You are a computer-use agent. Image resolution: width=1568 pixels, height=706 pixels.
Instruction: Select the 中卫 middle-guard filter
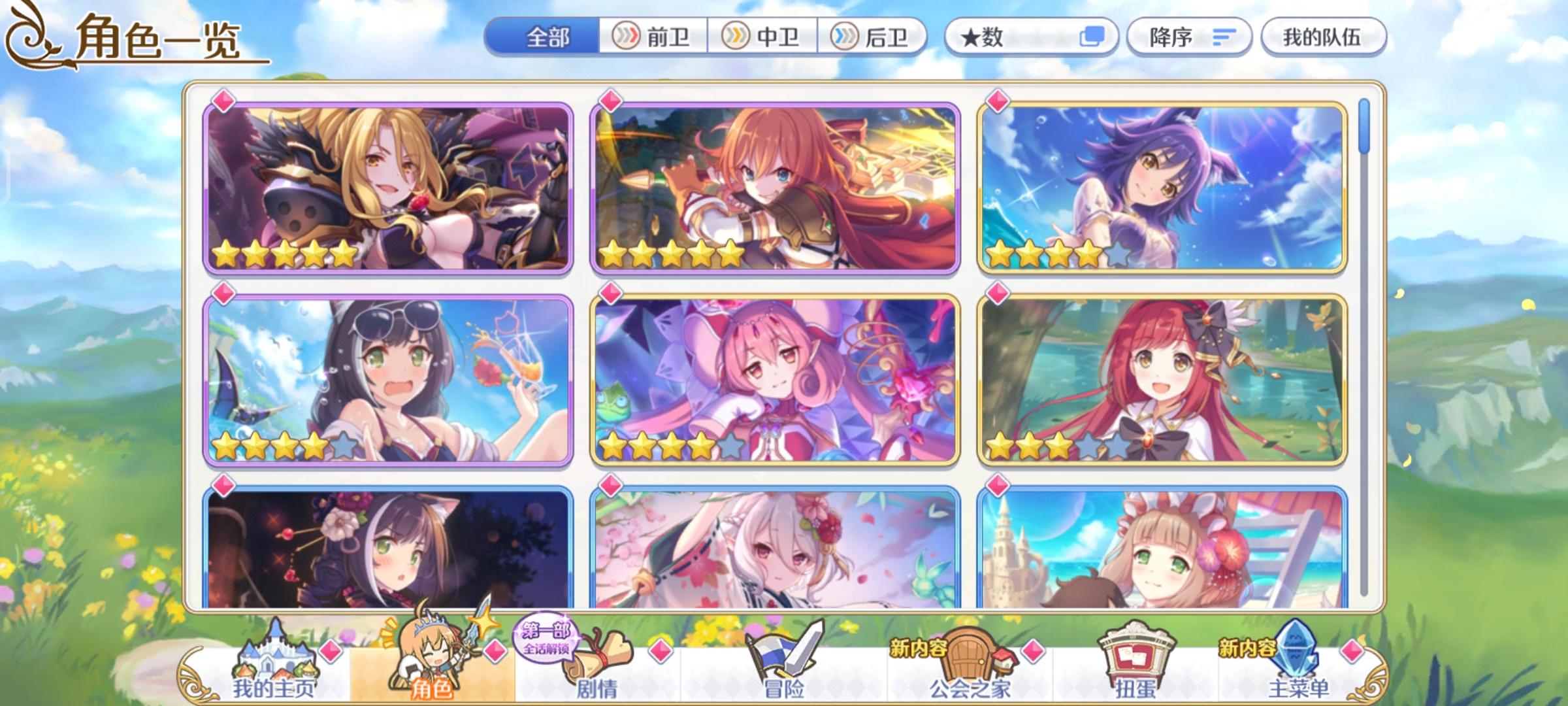point(761,37)
